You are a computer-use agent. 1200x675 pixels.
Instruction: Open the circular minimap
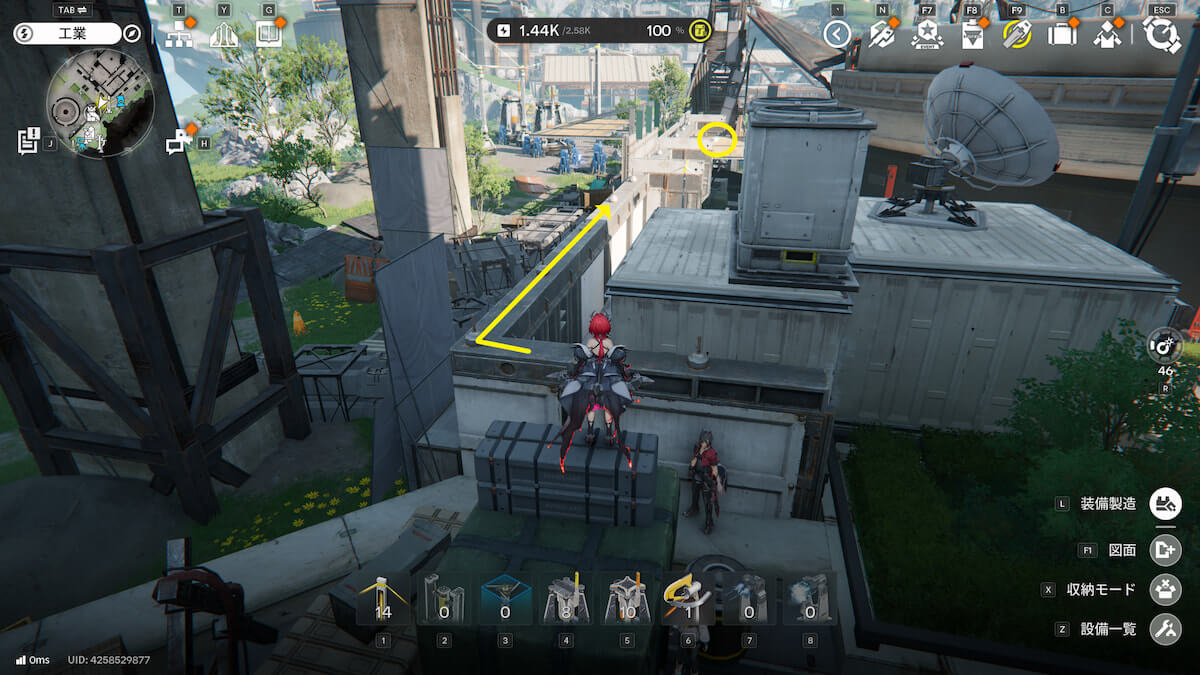click(x=100, y=104)
